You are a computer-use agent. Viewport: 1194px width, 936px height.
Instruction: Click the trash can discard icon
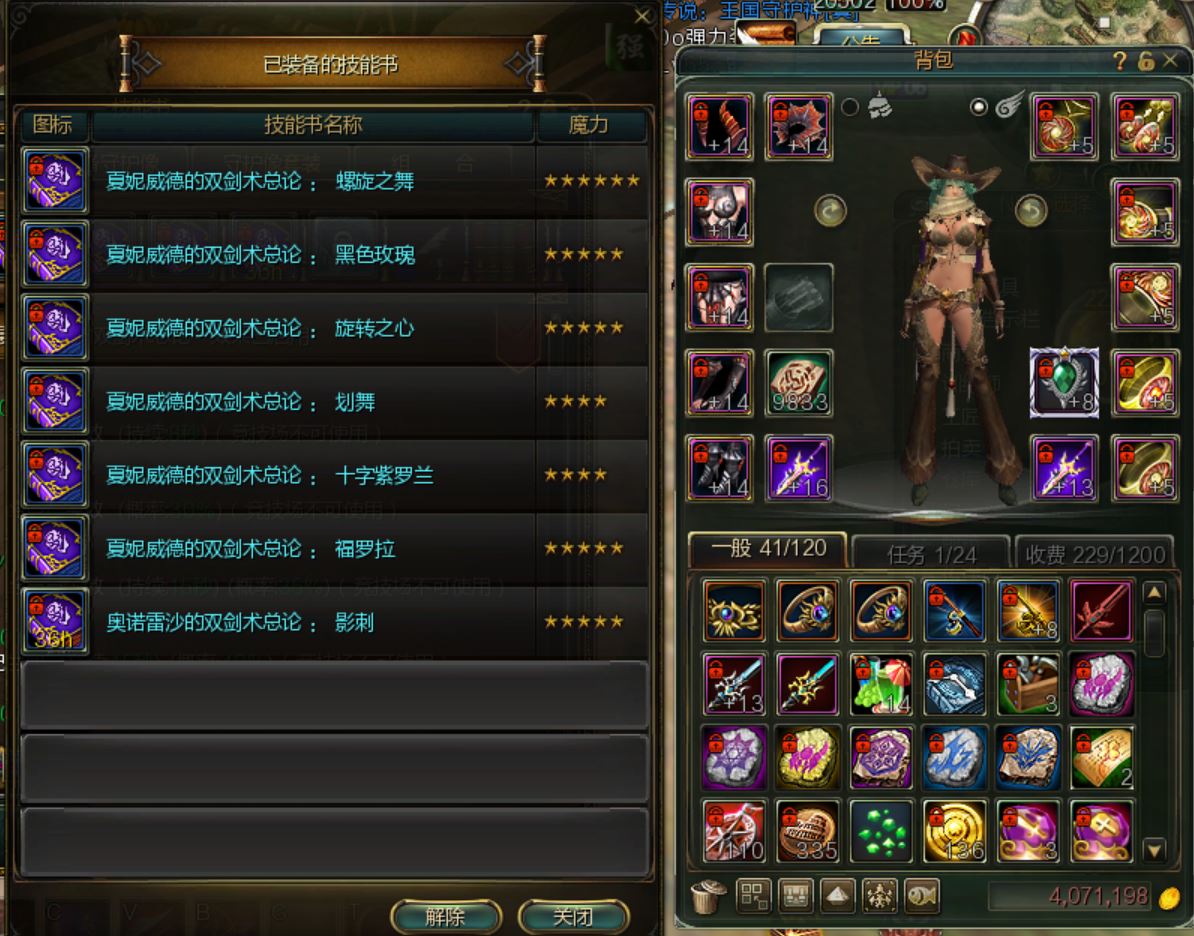tap(709, 896)
